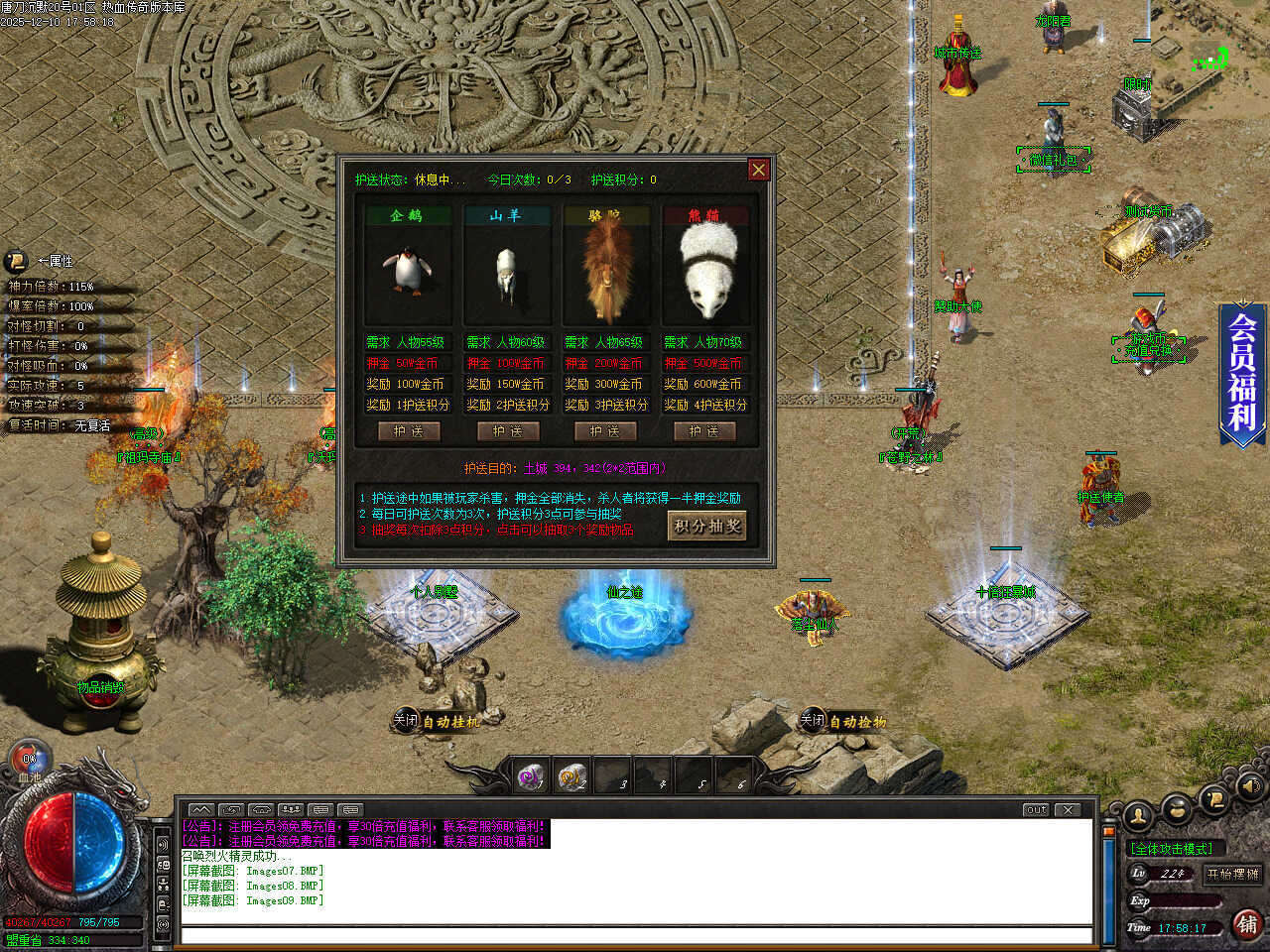1270x952 pixels.
Task: Use the yellow scroll in hotbar slot two
Action: (571, 776)
